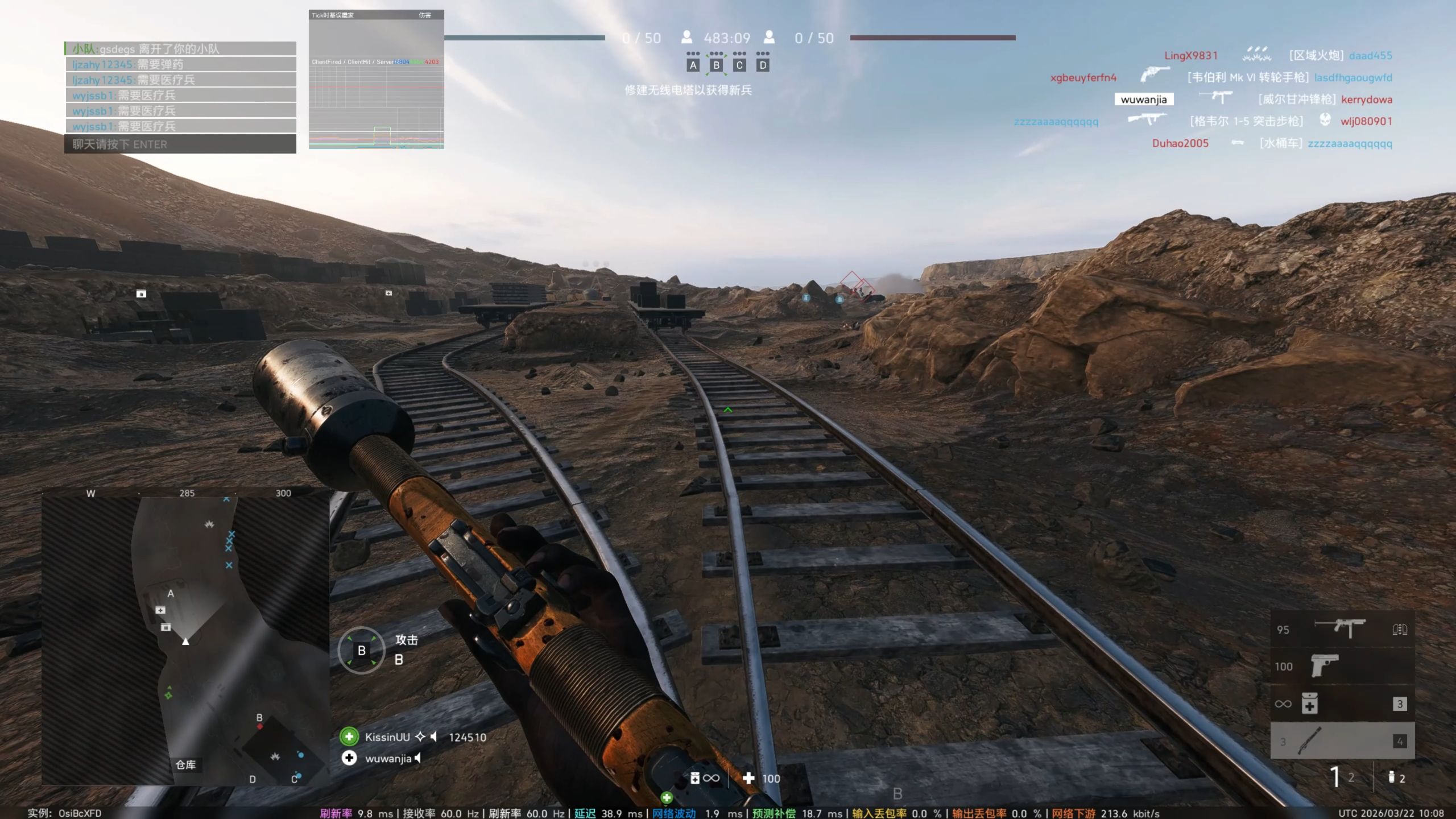Click the Tick network graph overlay

376,80
